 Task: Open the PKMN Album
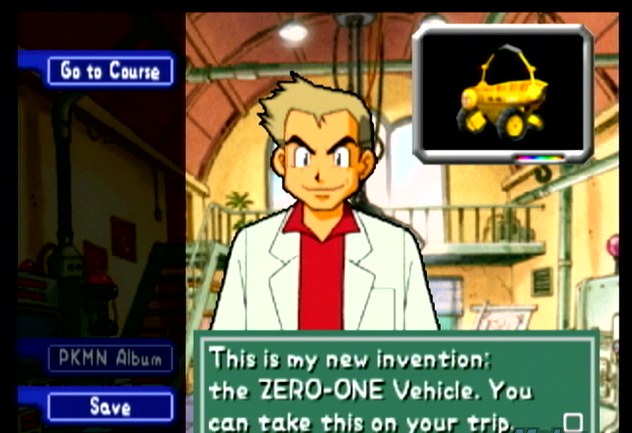pyautogui.click(x=110, y=359)
